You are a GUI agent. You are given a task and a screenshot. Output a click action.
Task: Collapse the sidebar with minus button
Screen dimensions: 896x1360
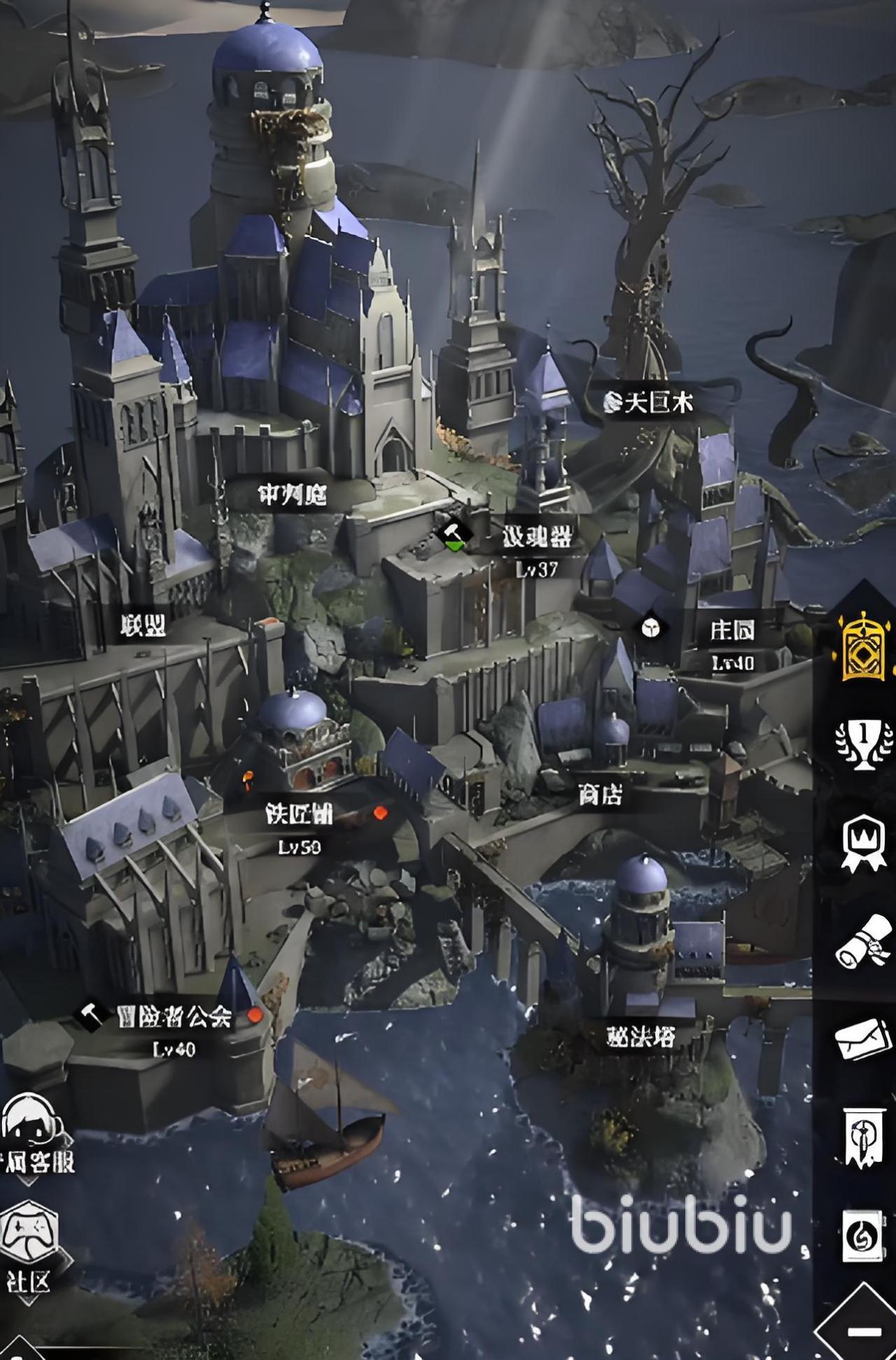[x=864, y=1331]
